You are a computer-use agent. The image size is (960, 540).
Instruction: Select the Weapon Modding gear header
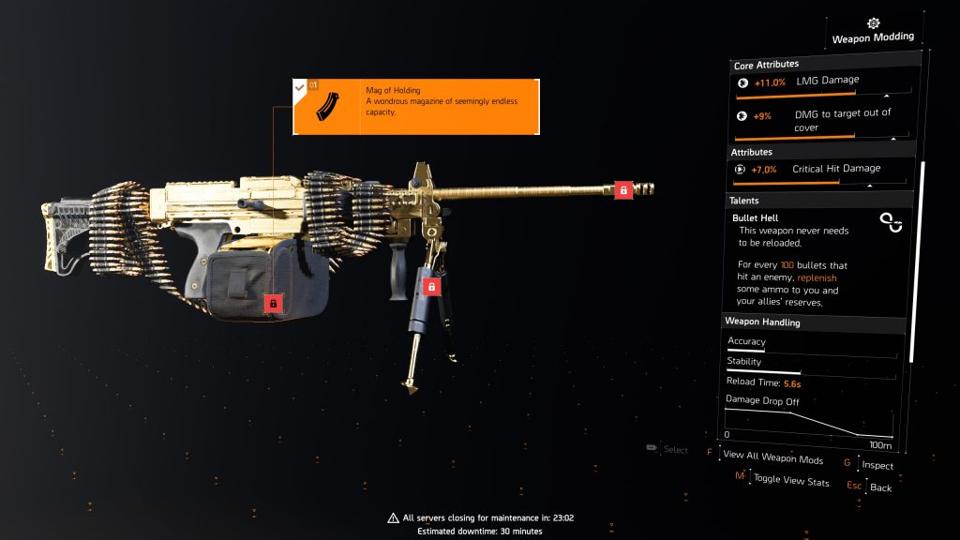pos(872,30)
